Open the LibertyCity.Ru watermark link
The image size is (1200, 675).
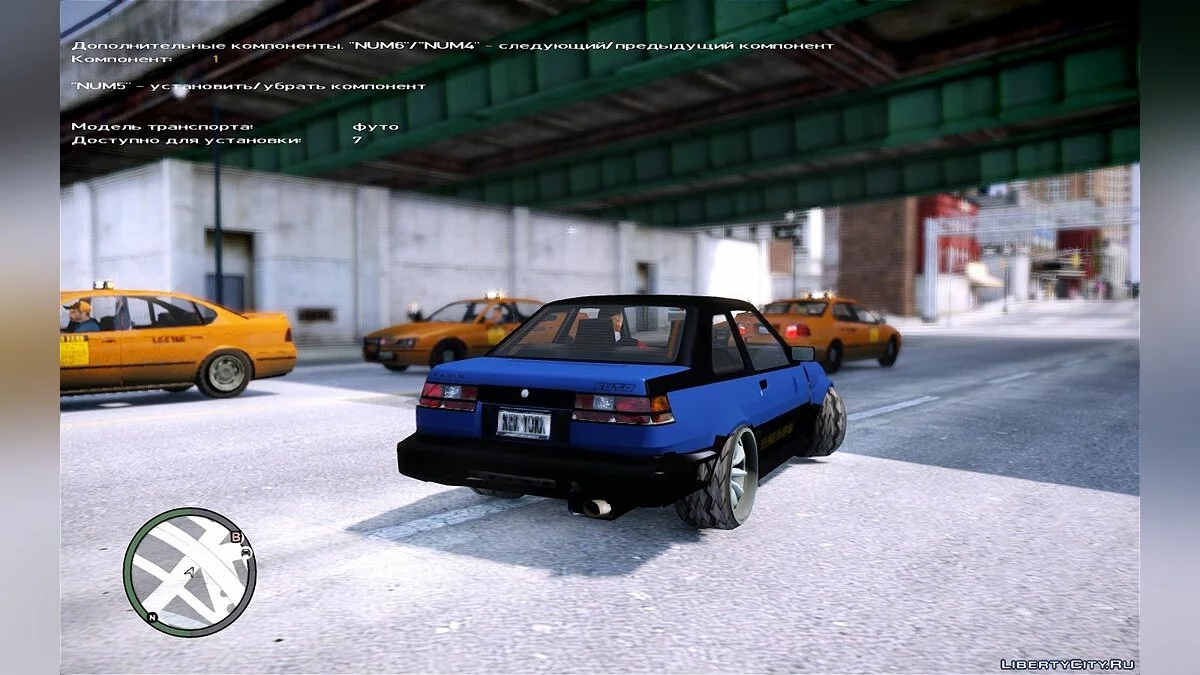tap(1067, 664)
